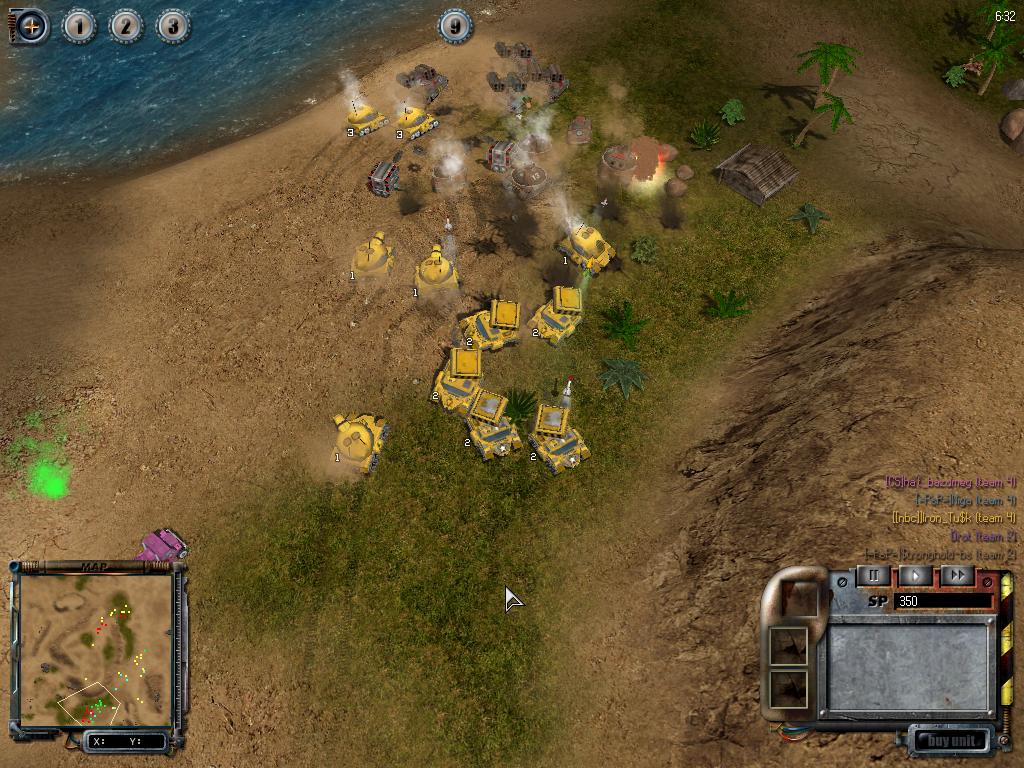Select control group 3
Image resolution: width=1024 pixels, height=768 pixels.
point(172,26)
